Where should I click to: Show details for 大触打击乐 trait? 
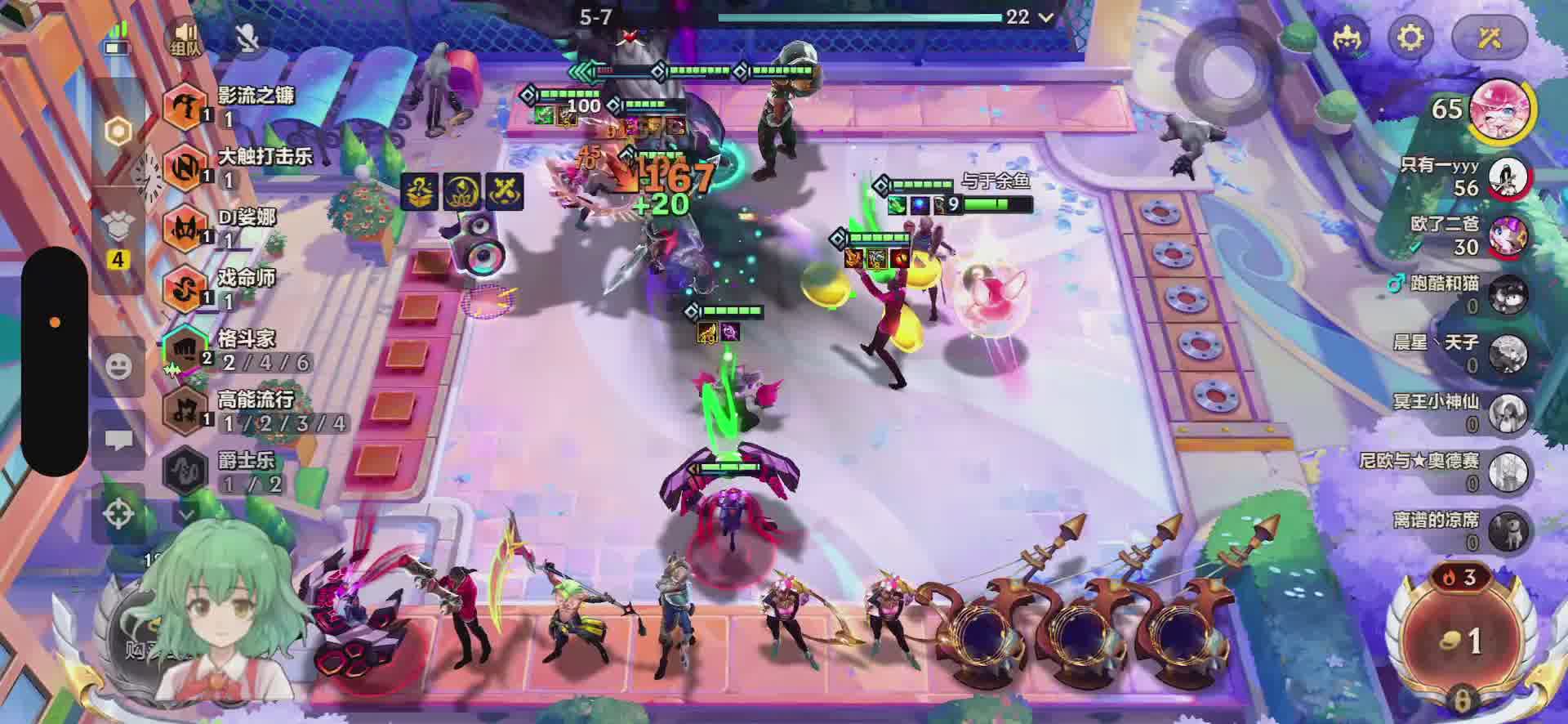(185, 167)
